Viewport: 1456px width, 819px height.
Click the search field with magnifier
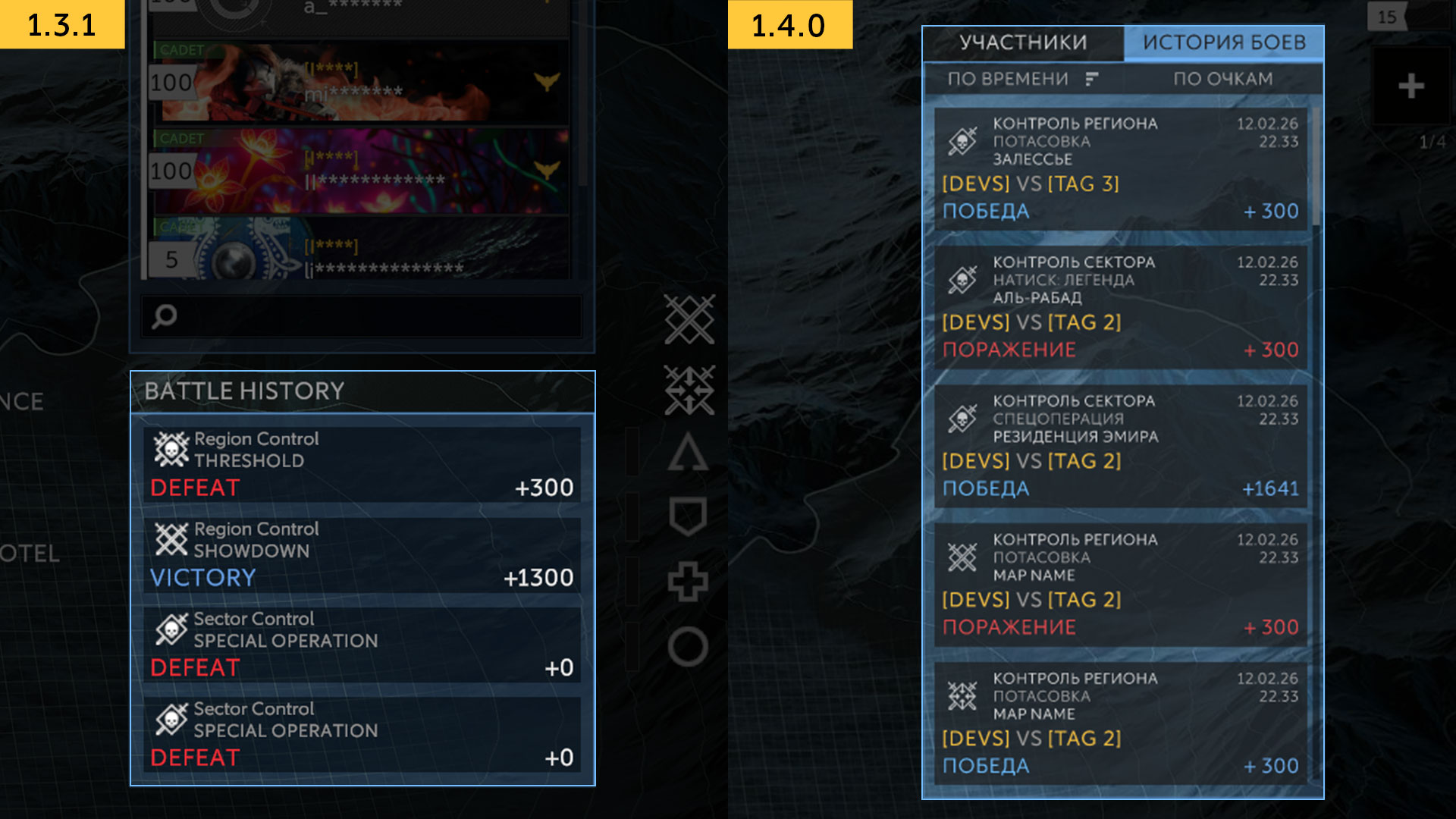point(362,316)
